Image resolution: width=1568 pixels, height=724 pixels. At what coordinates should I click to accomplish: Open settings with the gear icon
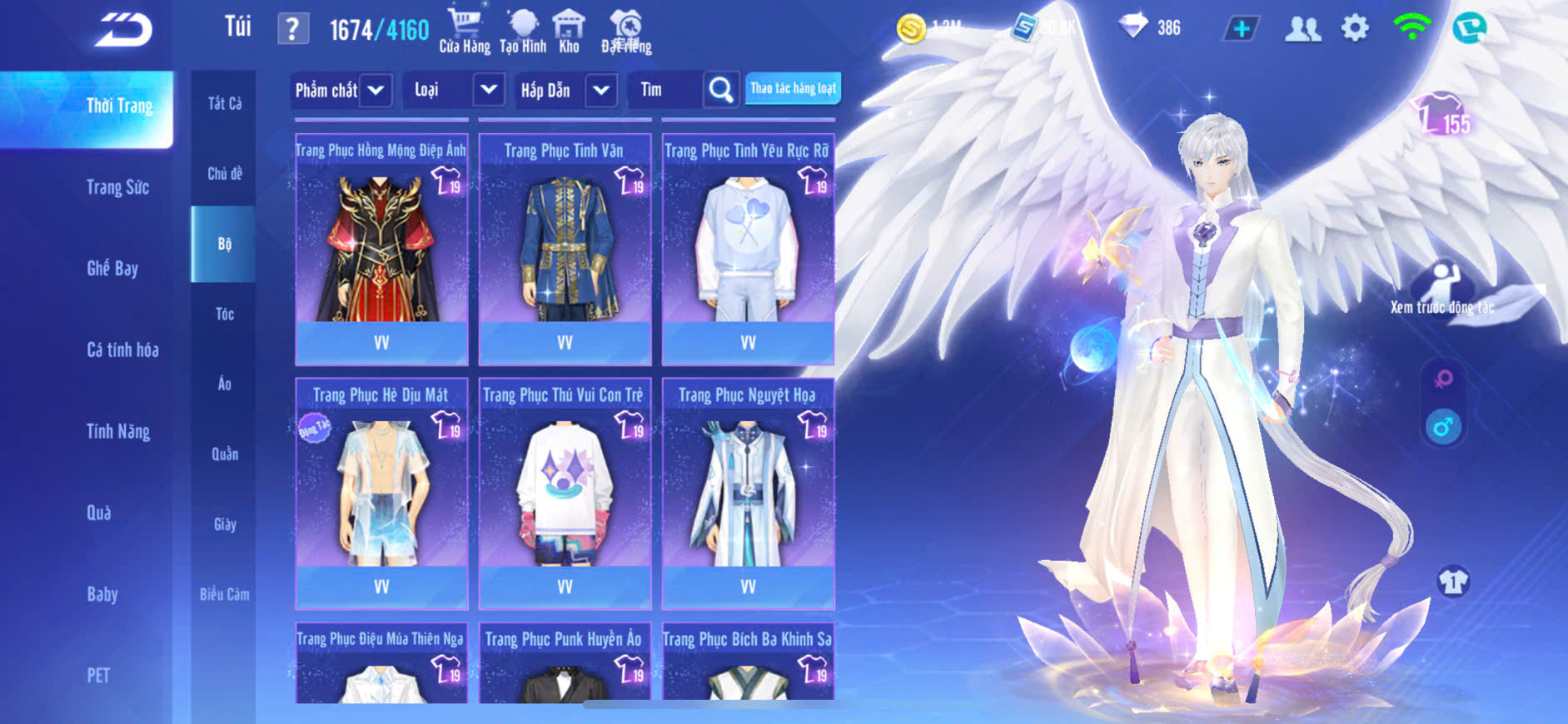point(1355,28)
